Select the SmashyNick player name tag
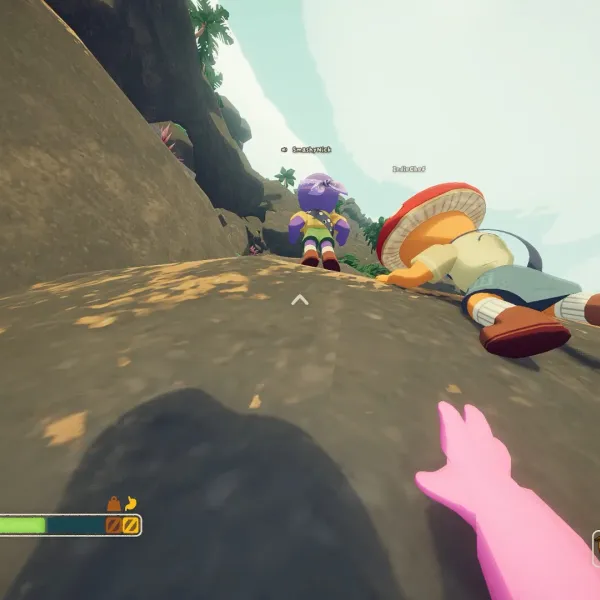600x600 pixels. pos(311,149)
